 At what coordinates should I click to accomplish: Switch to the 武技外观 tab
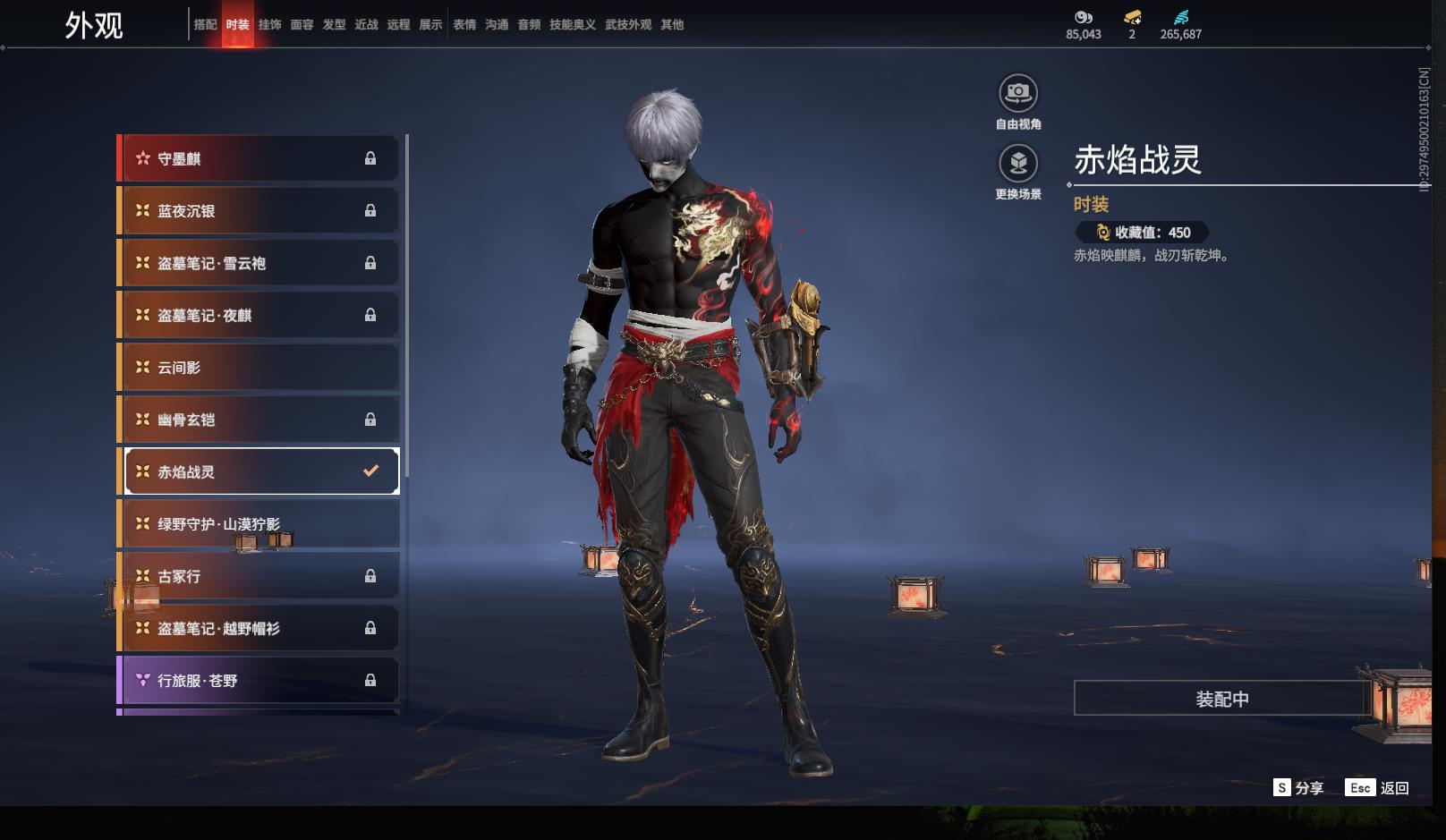tap(628, 25)
